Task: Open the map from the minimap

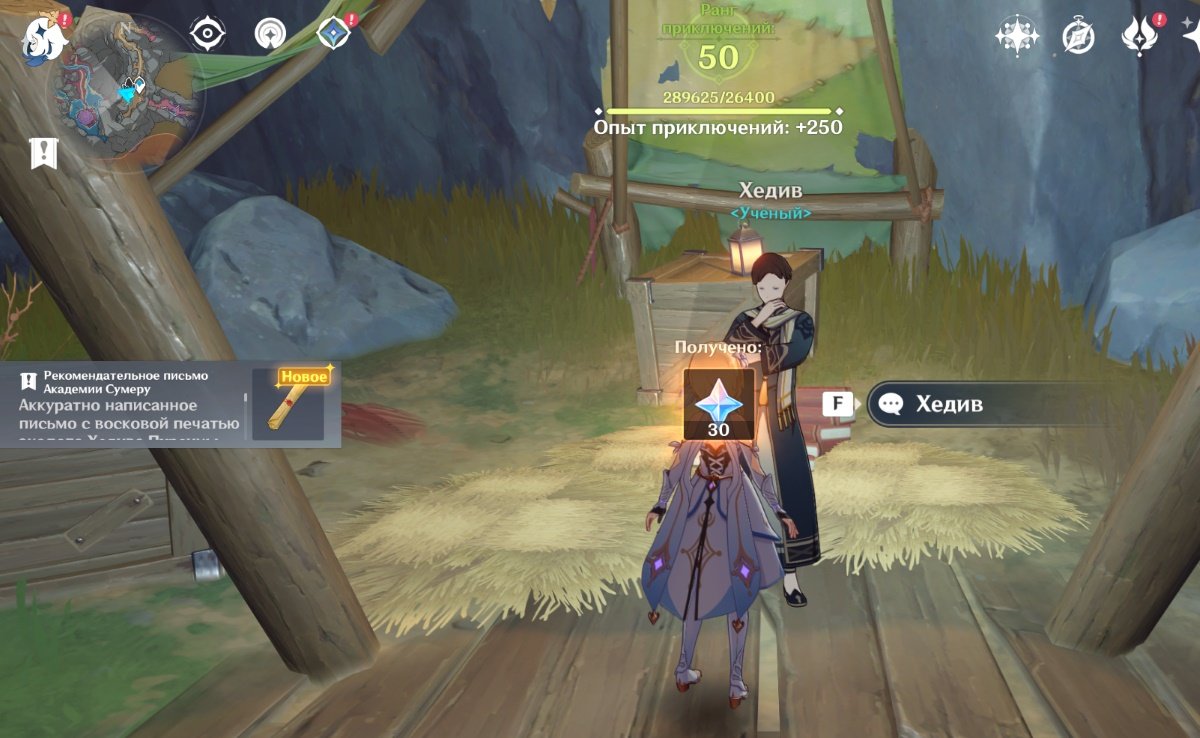Action: [x=132, y=92]
